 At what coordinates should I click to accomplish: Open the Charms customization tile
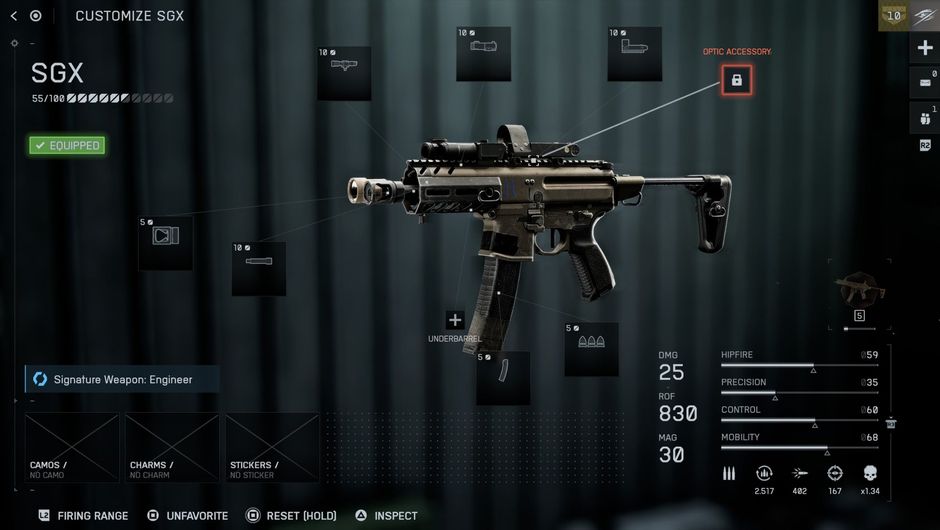(x=172, y=447)
